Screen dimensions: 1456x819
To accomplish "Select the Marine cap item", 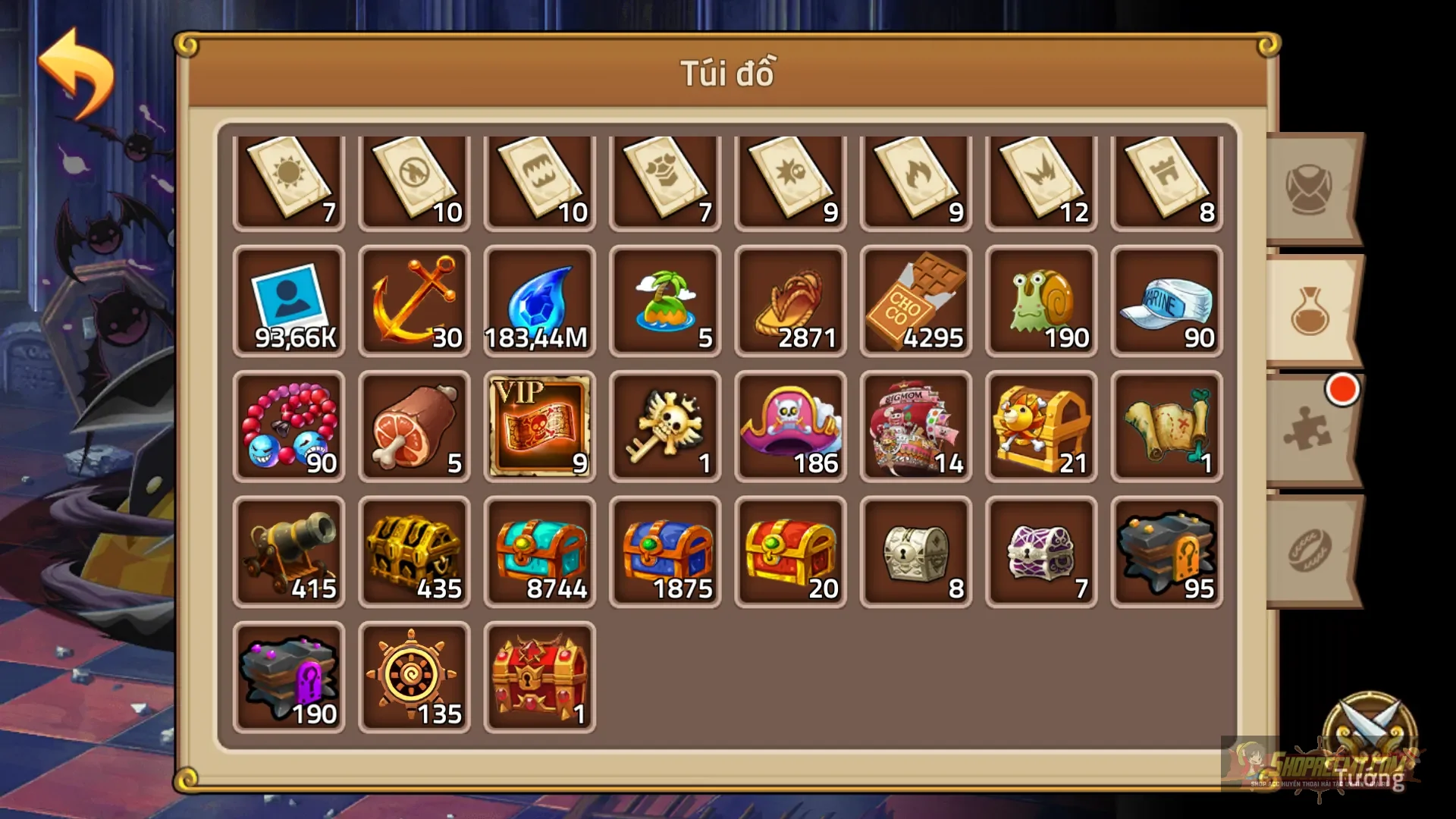I will 1166,302.
